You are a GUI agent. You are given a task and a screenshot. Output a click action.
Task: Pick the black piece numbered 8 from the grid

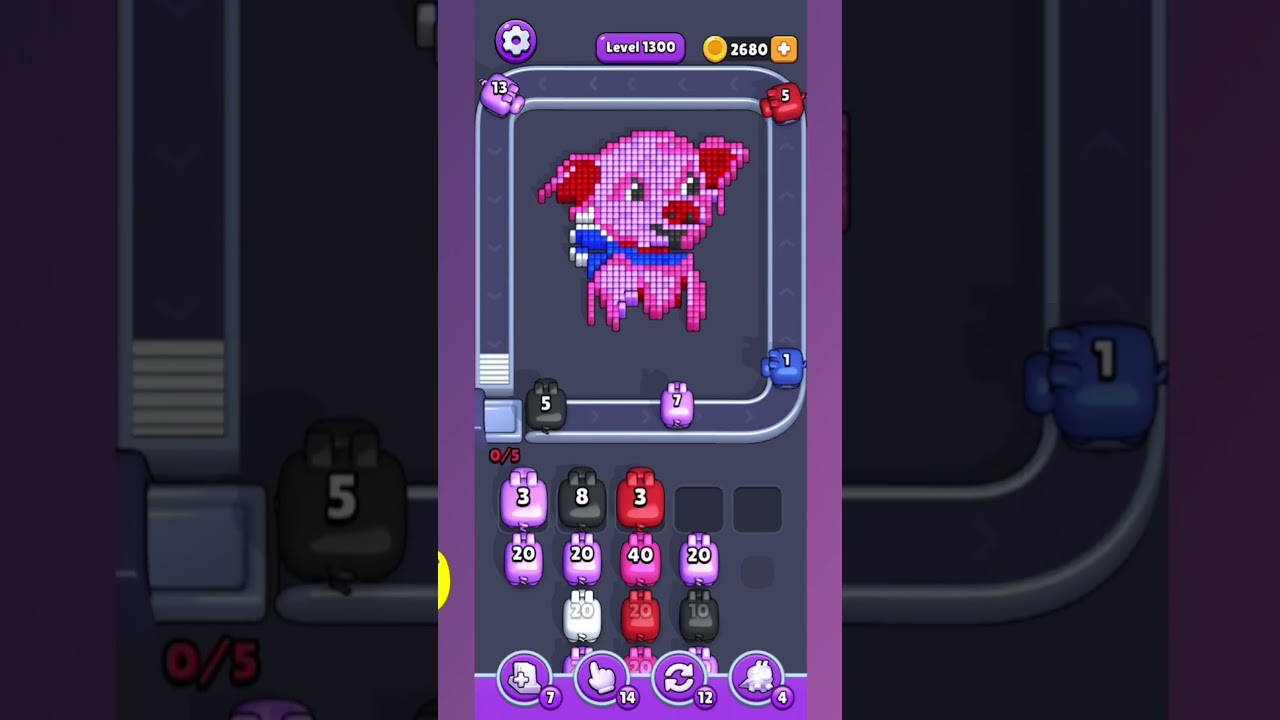tap(582, 495)
